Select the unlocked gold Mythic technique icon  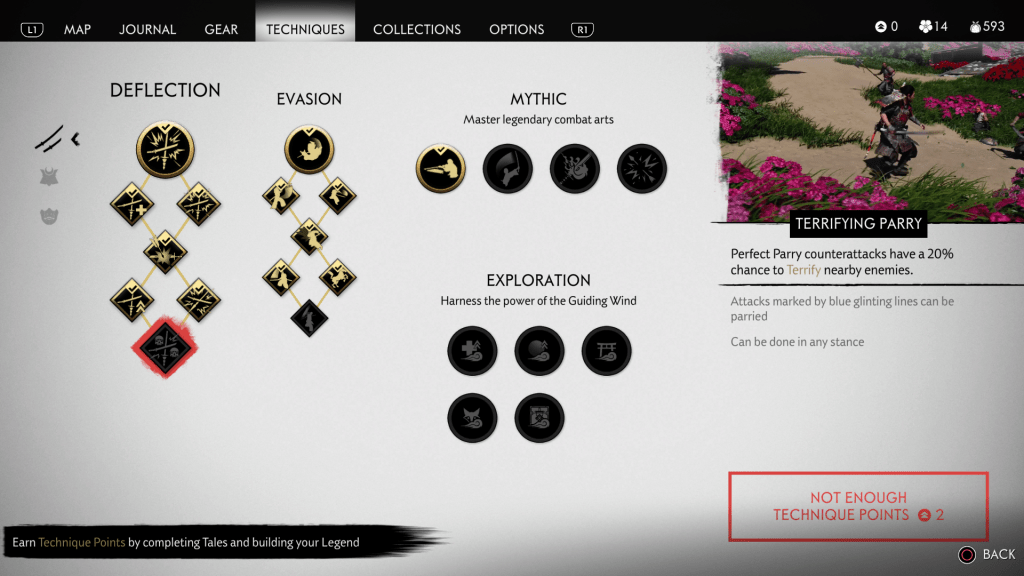(441, 168)
